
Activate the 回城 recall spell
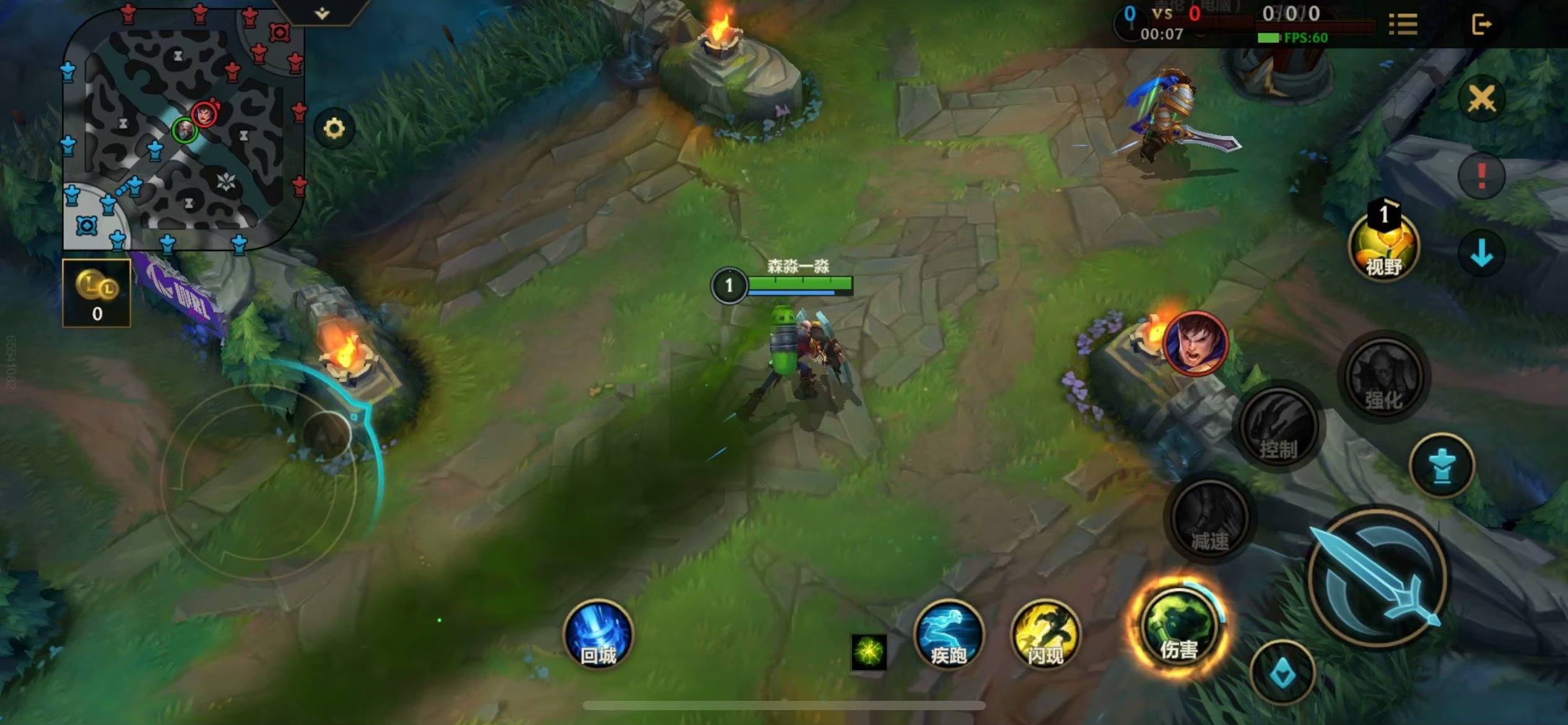(598, 635)
